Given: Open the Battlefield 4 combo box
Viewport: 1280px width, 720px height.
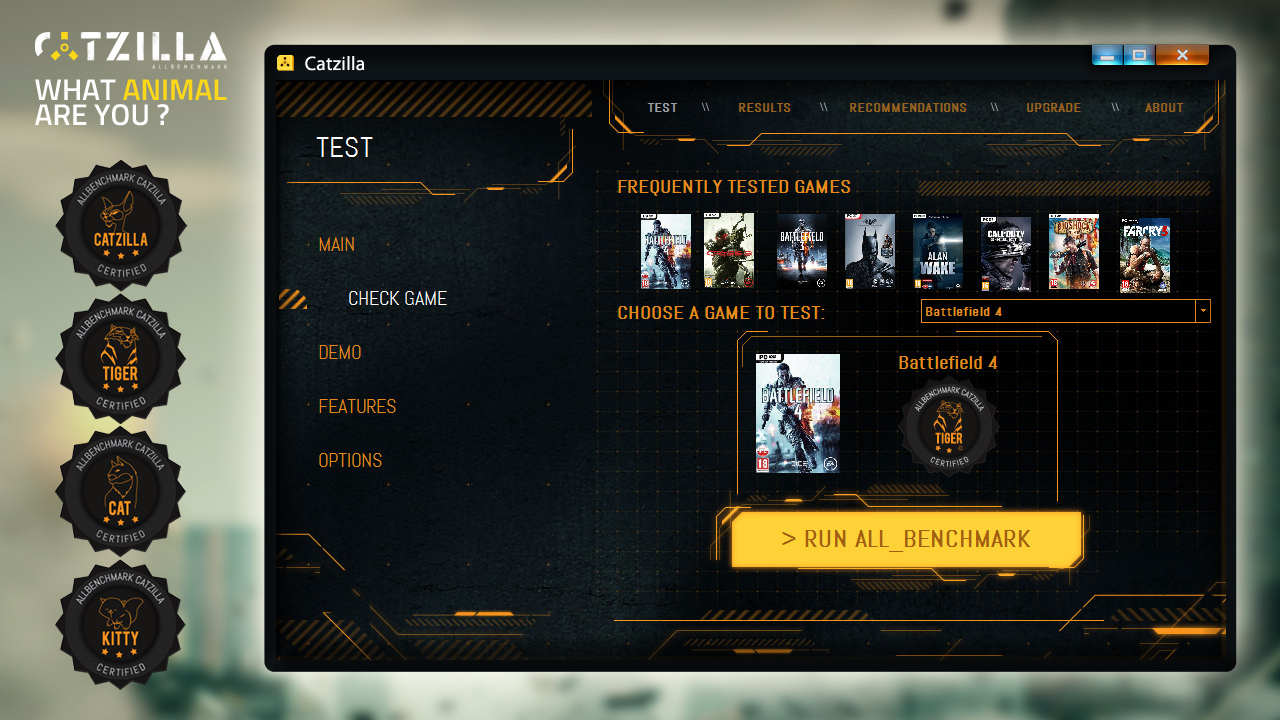Looking at the screenshot, I should pos(1060,311).
